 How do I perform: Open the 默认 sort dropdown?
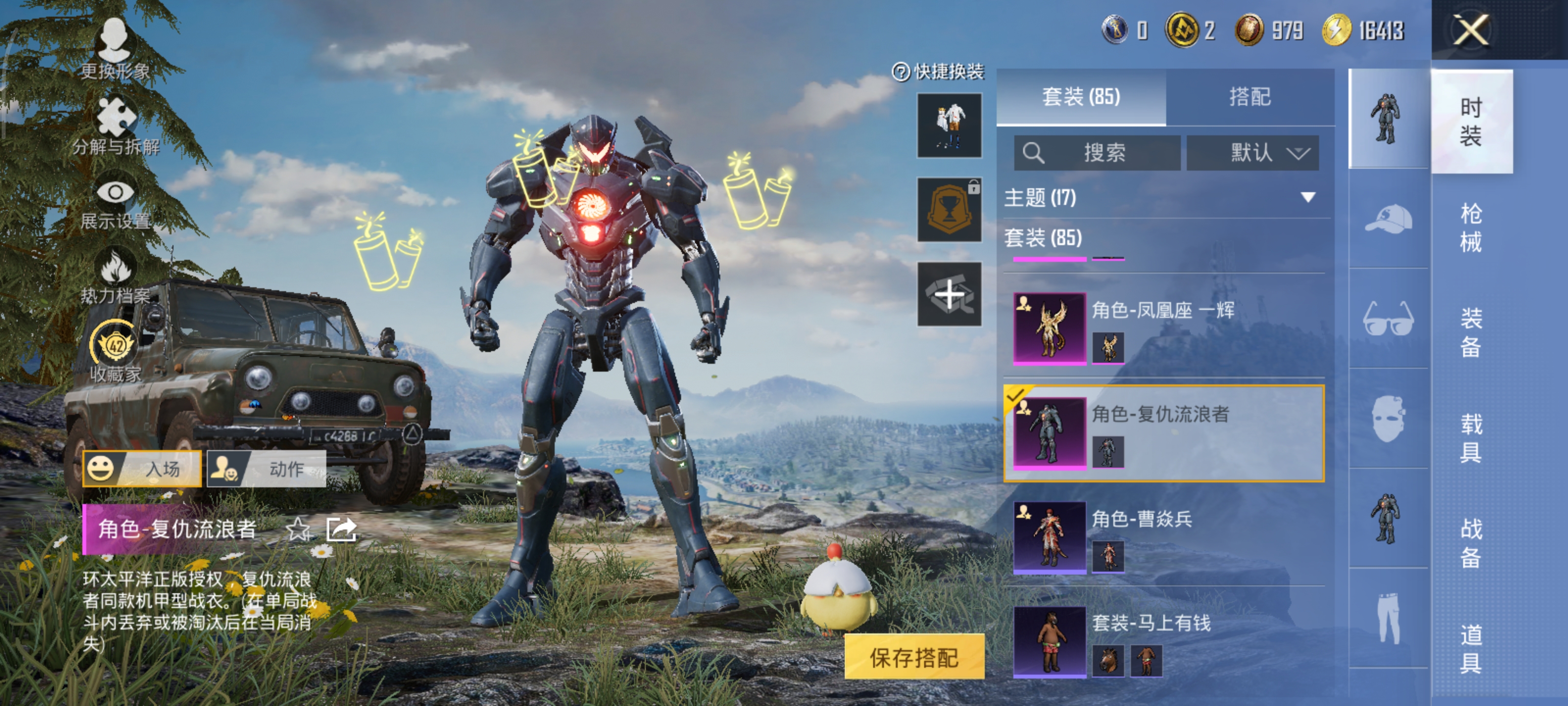coord(1252,152)
